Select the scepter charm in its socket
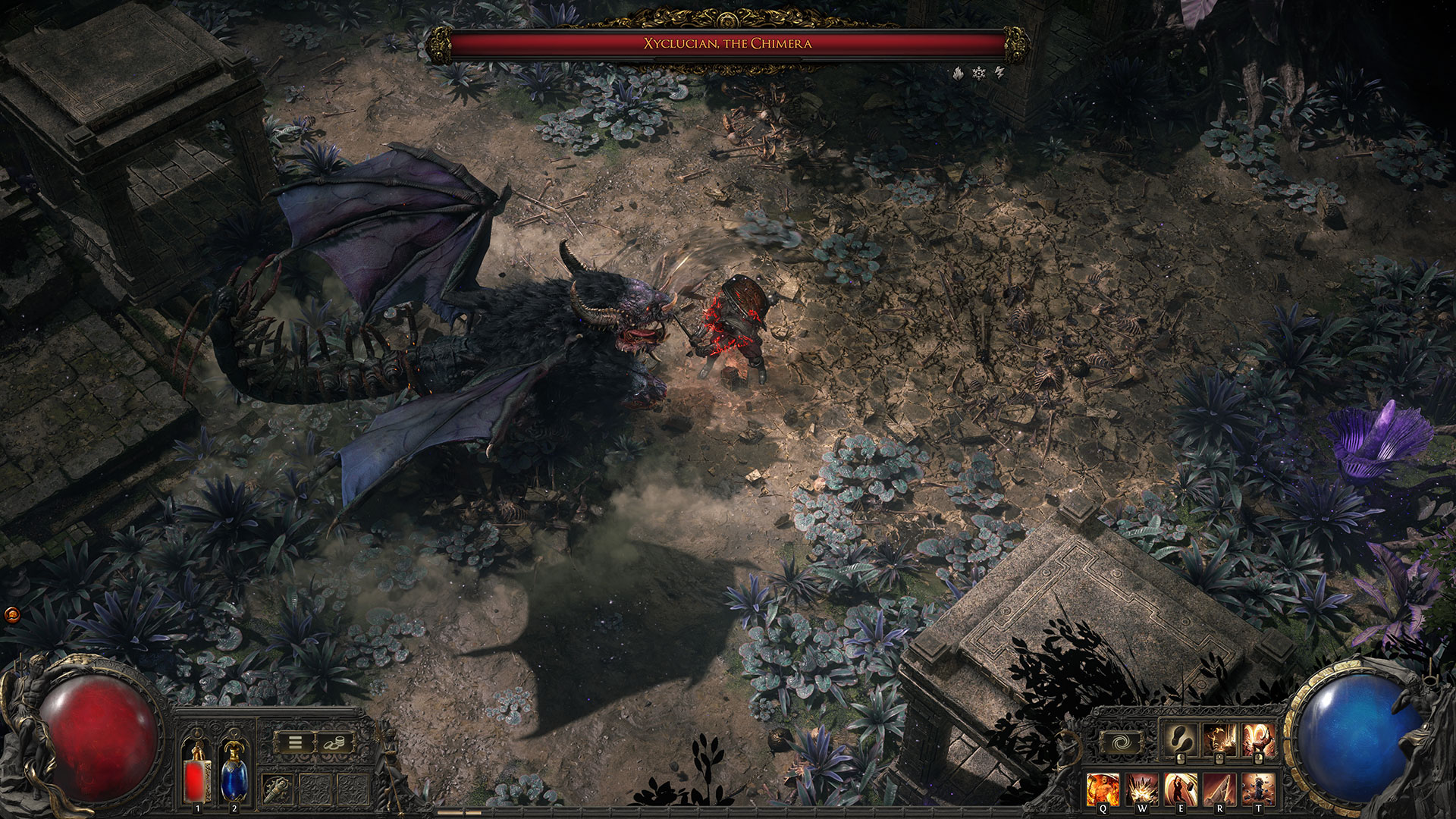The image size is (1456, 819). 277,789
